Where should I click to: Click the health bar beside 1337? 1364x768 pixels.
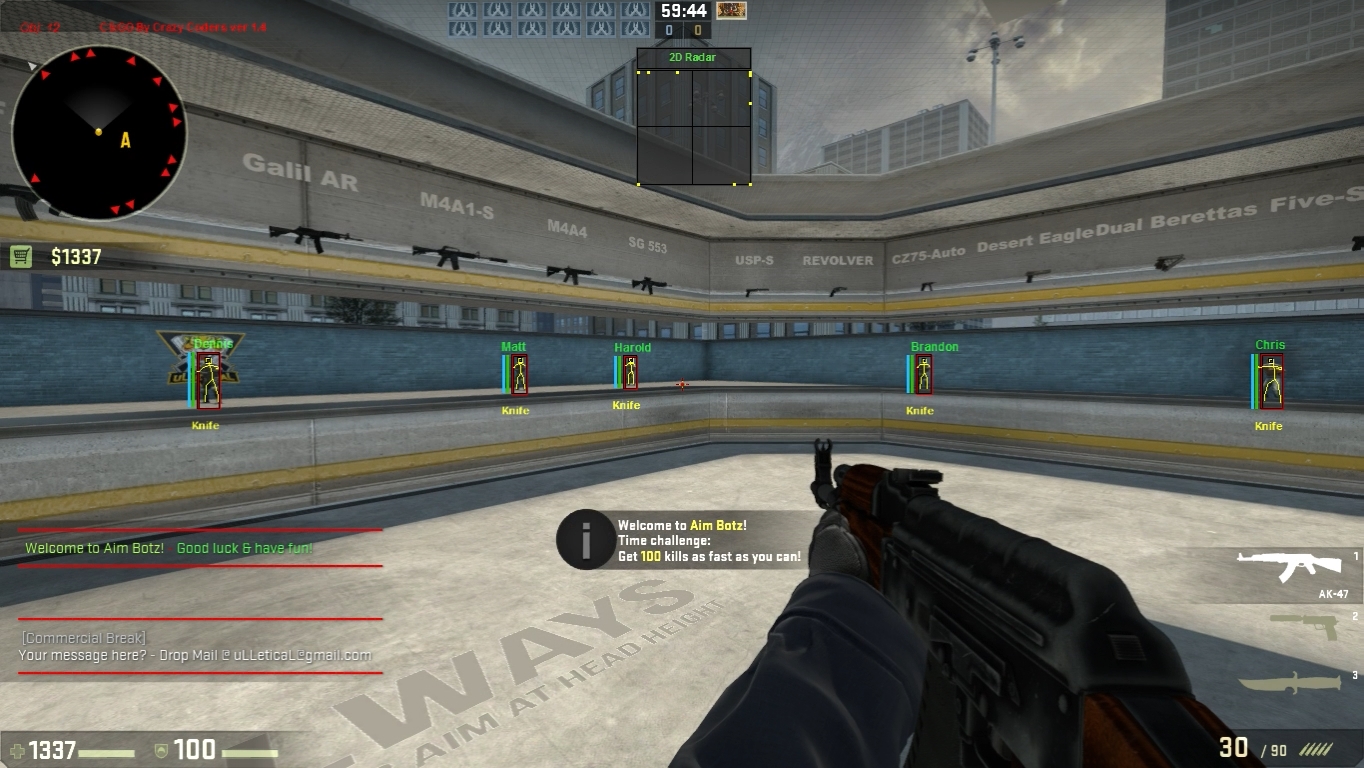coord(105,753)
